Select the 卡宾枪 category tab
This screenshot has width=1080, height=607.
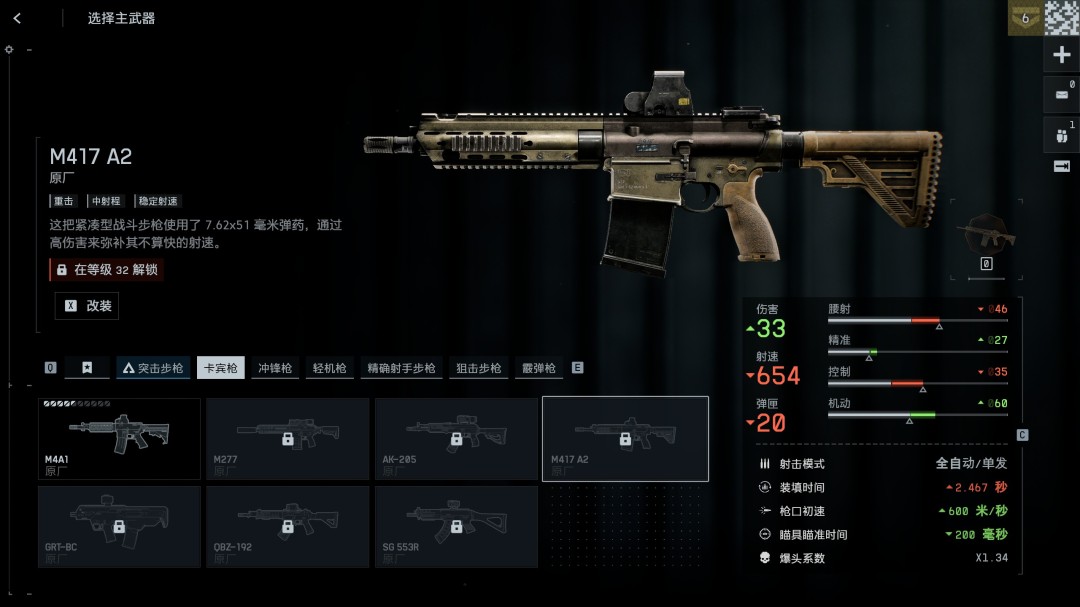pyautogui.click(x=221, y=368)
